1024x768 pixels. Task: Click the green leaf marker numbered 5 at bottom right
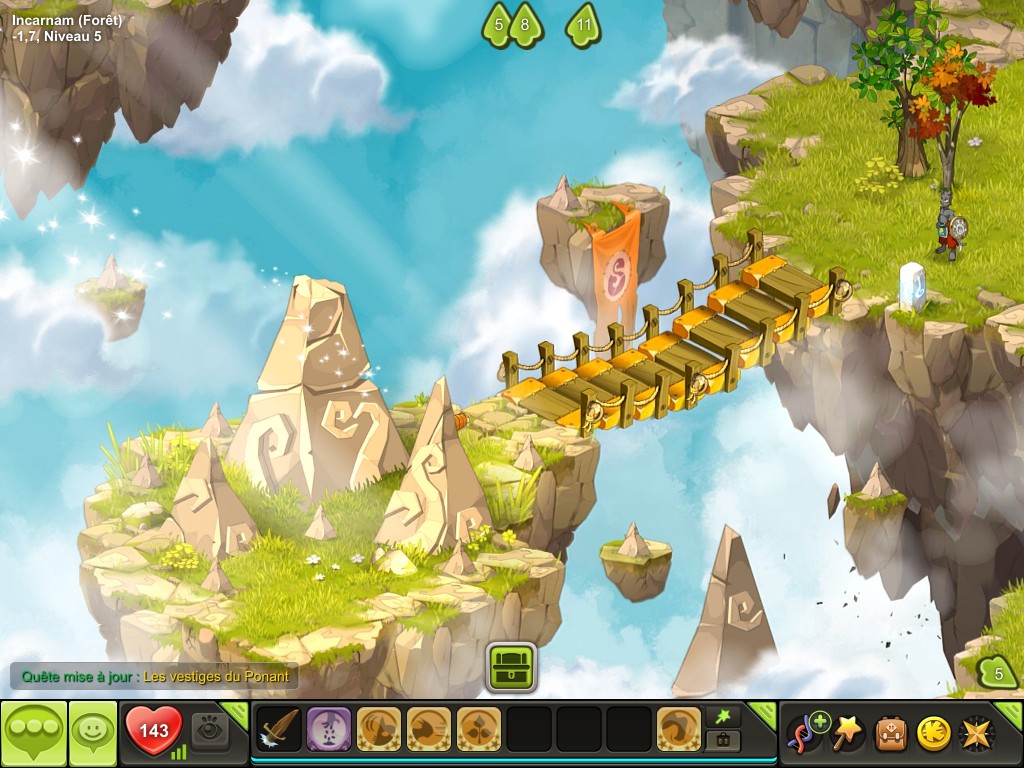(996, 673)
